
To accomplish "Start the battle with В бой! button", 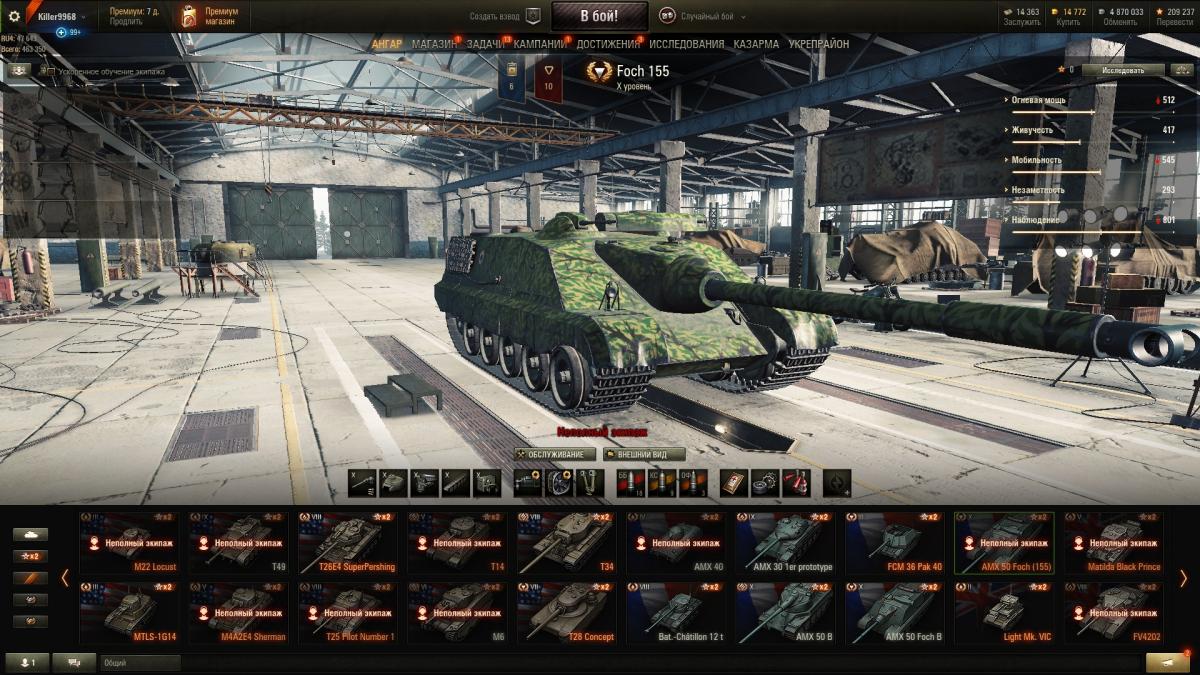I will click(x=599, y=16).
